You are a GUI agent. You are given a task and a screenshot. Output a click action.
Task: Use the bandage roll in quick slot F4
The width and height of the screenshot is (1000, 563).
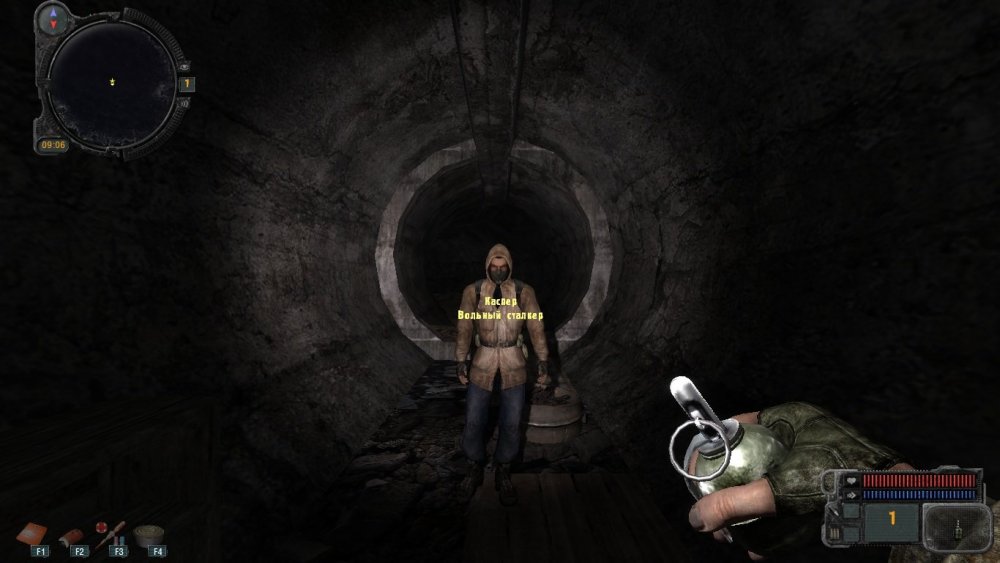coord(153,533)
